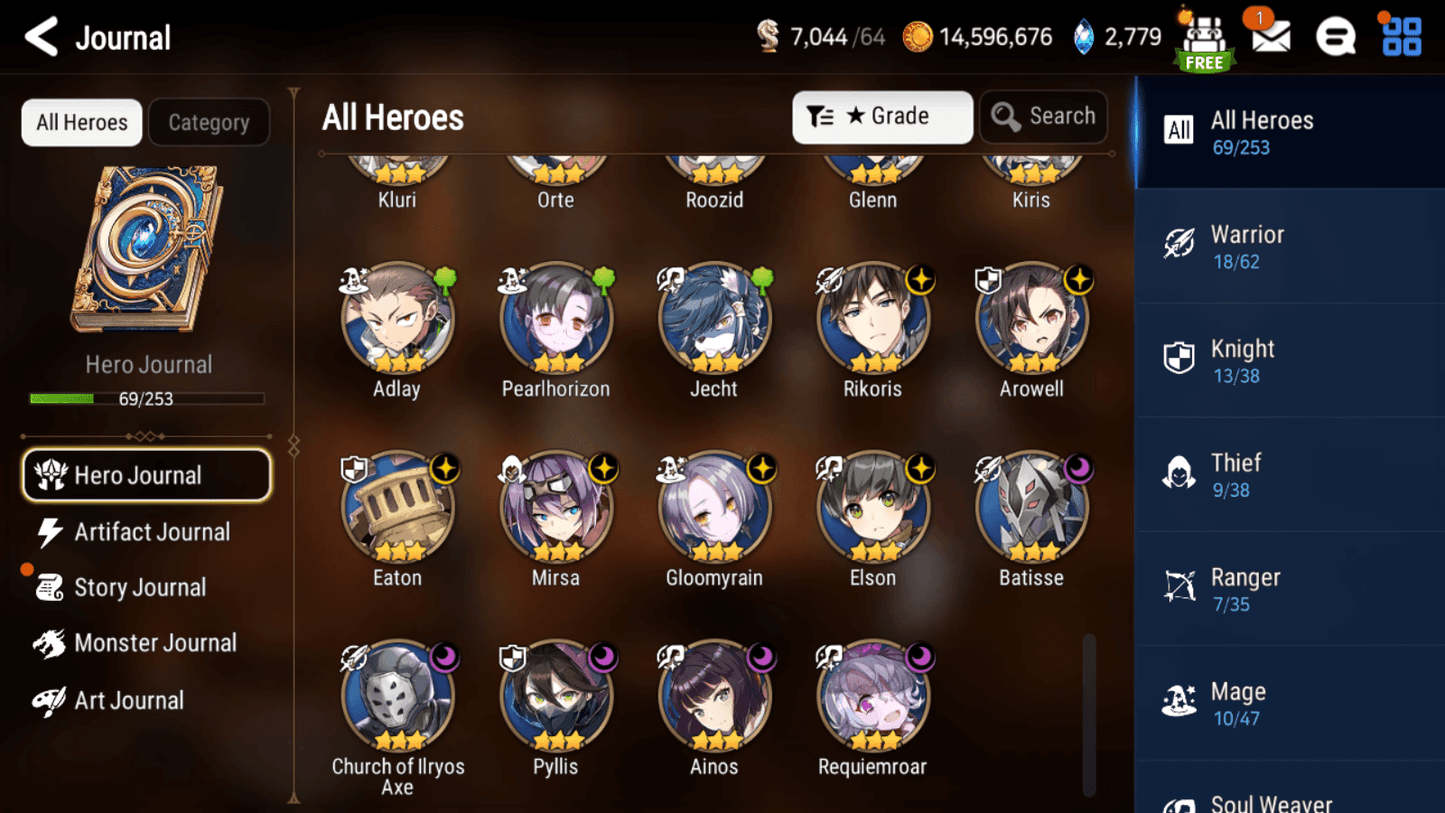Select the hero Adlay portrait

pos(397,320)
